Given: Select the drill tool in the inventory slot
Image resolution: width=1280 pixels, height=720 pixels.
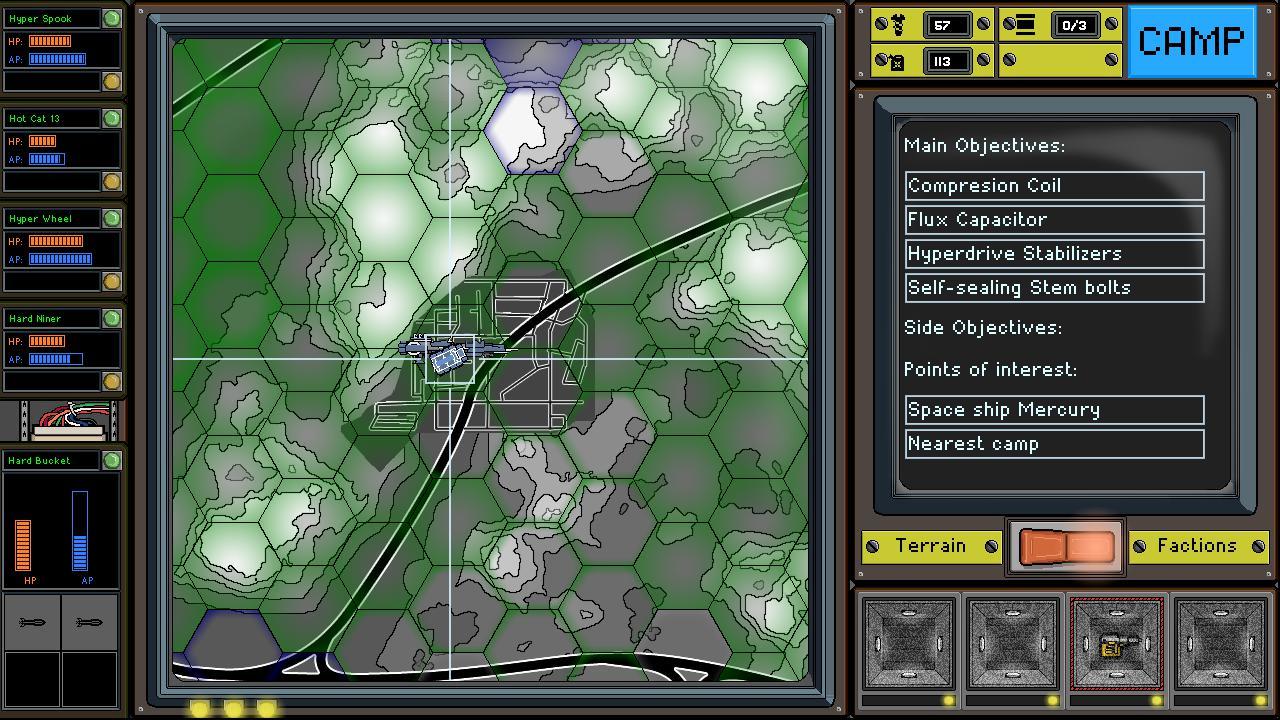Looking at the screenshot, I should pyautogui.click(x=1115, y=643).
